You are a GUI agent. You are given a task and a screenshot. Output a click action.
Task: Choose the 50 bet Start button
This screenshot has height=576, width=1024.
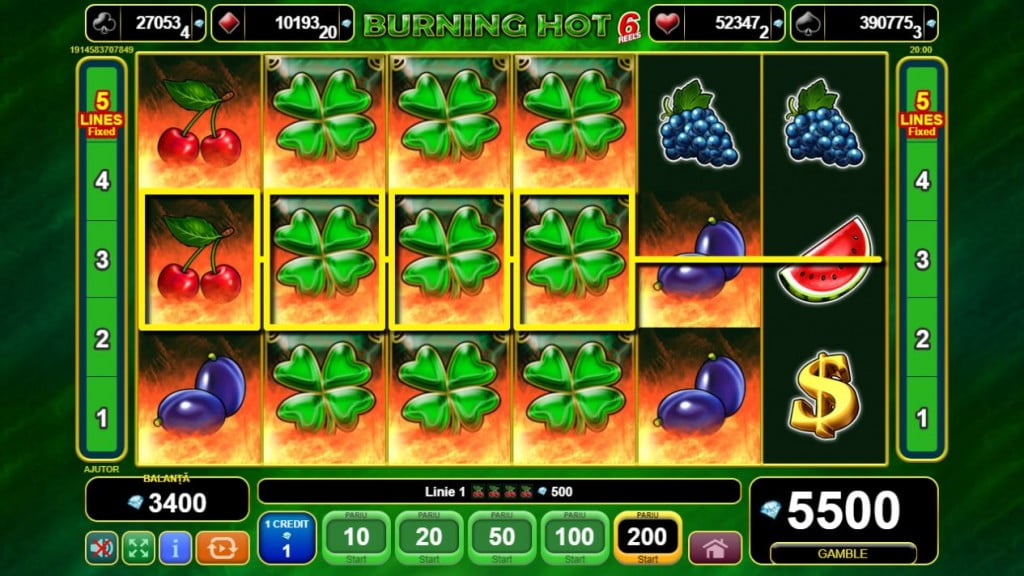click(502, 538)
